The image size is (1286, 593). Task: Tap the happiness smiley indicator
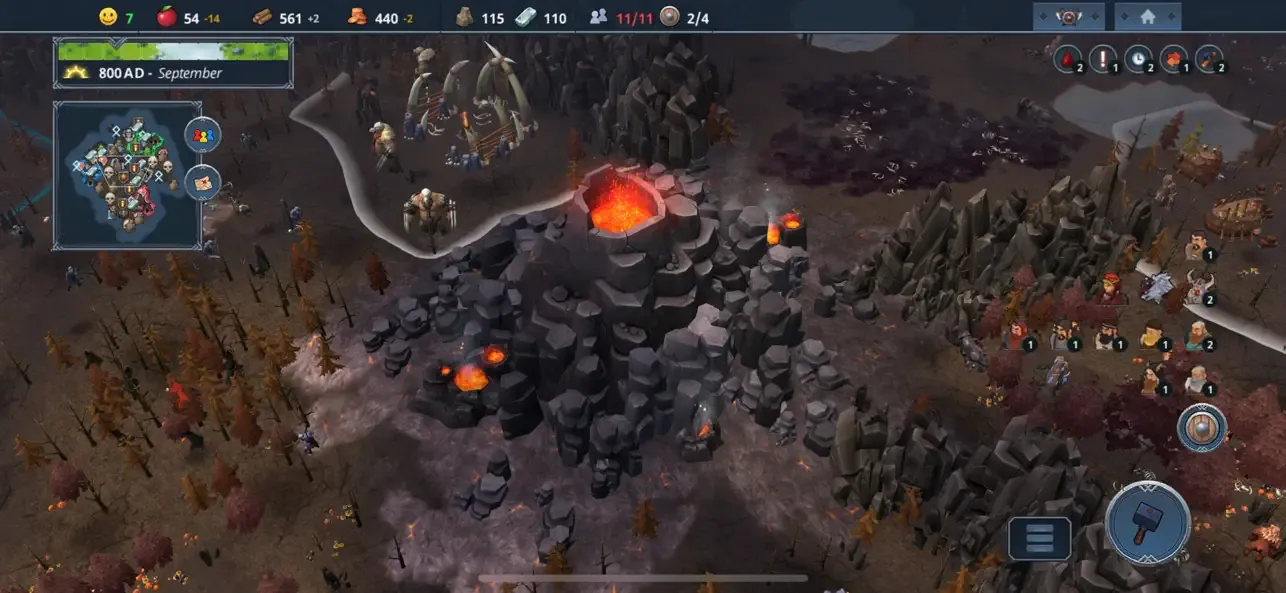coord(108,17)
